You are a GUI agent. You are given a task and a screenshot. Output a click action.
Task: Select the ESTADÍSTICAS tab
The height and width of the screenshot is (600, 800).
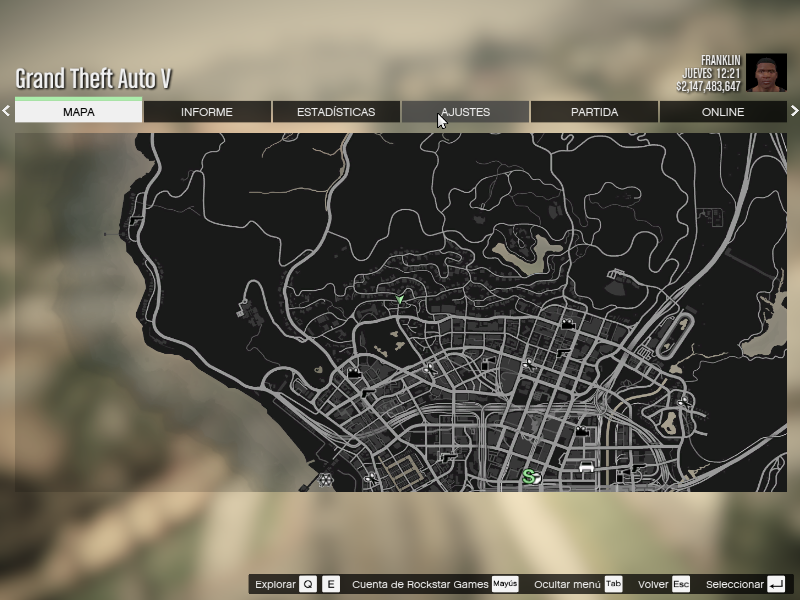click(x=336, y=112)
